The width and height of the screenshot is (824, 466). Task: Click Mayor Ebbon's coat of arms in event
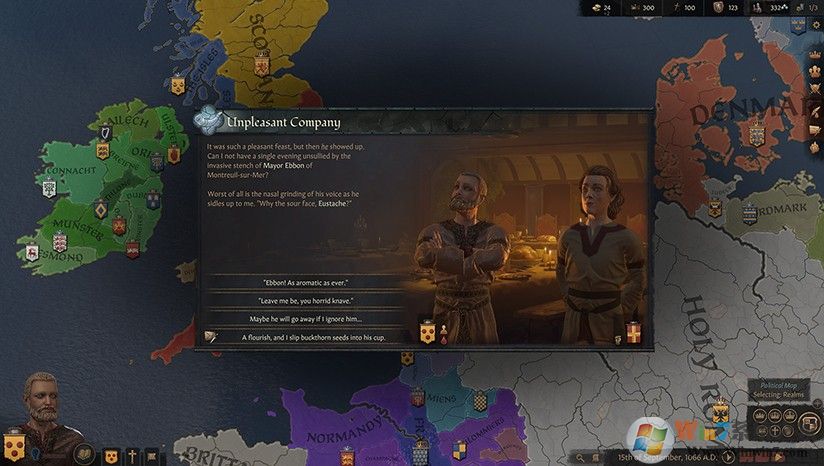pos(428,332)
